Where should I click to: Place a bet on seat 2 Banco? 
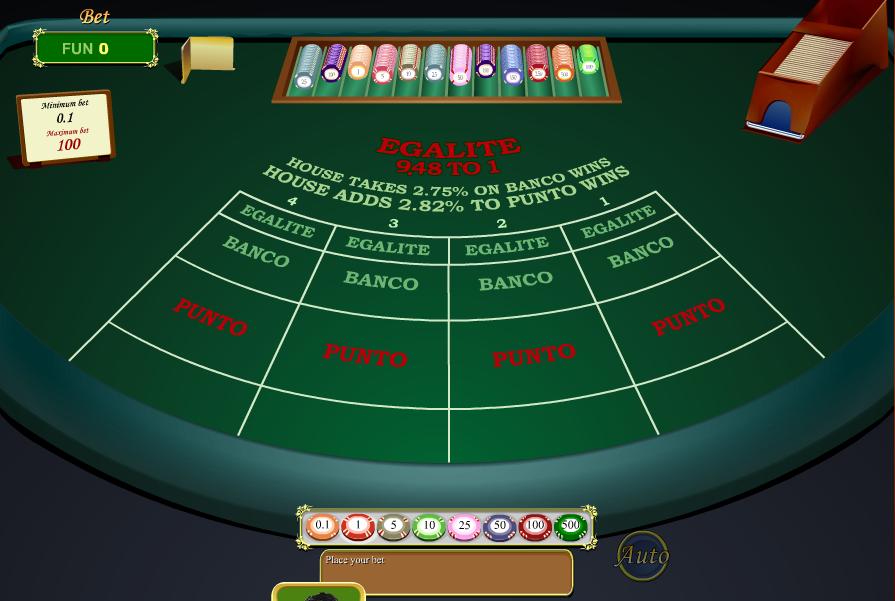[x=515, y=282]
